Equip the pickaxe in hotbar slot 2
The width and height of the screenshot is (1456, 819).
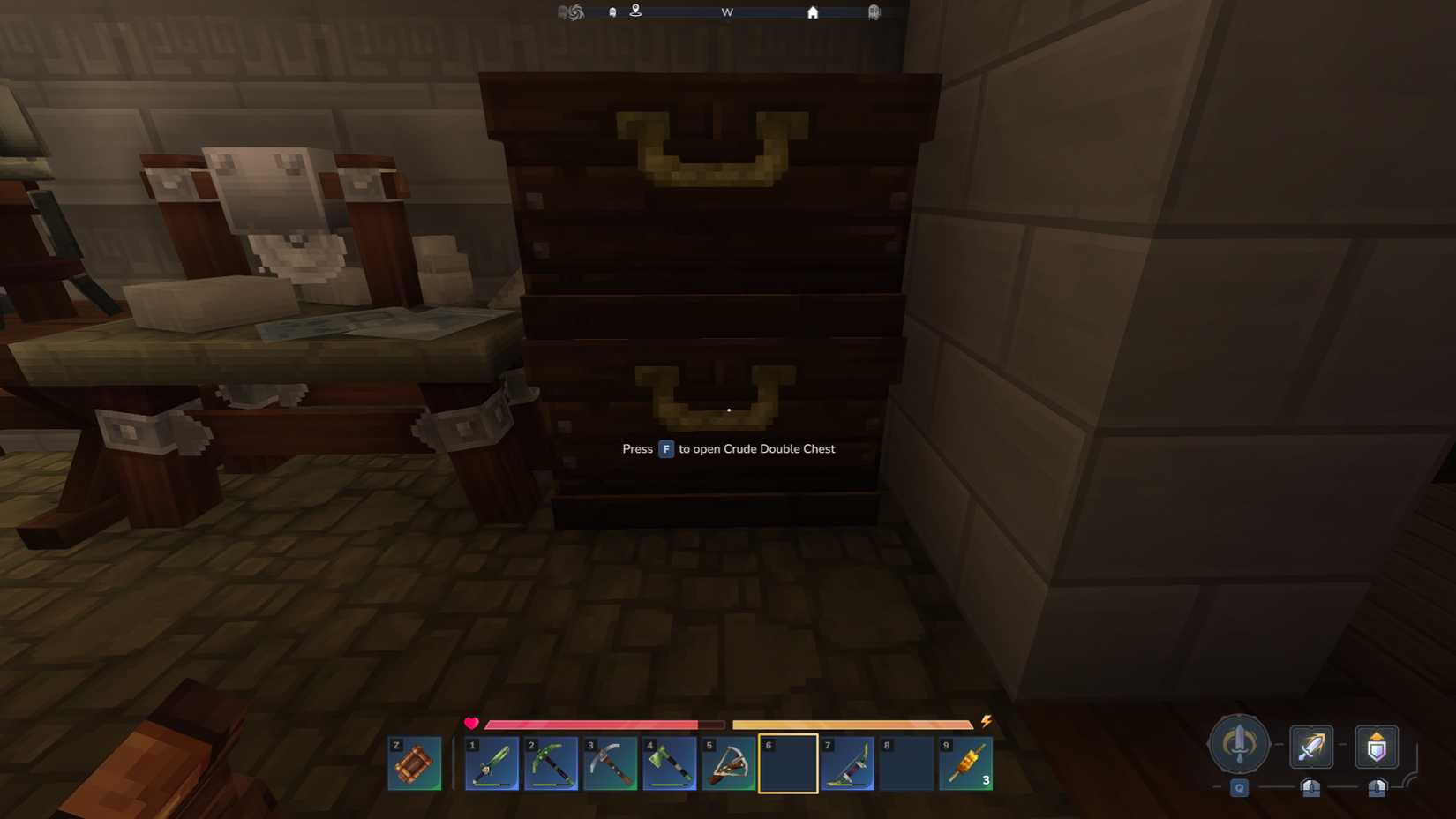pos(552,763)
